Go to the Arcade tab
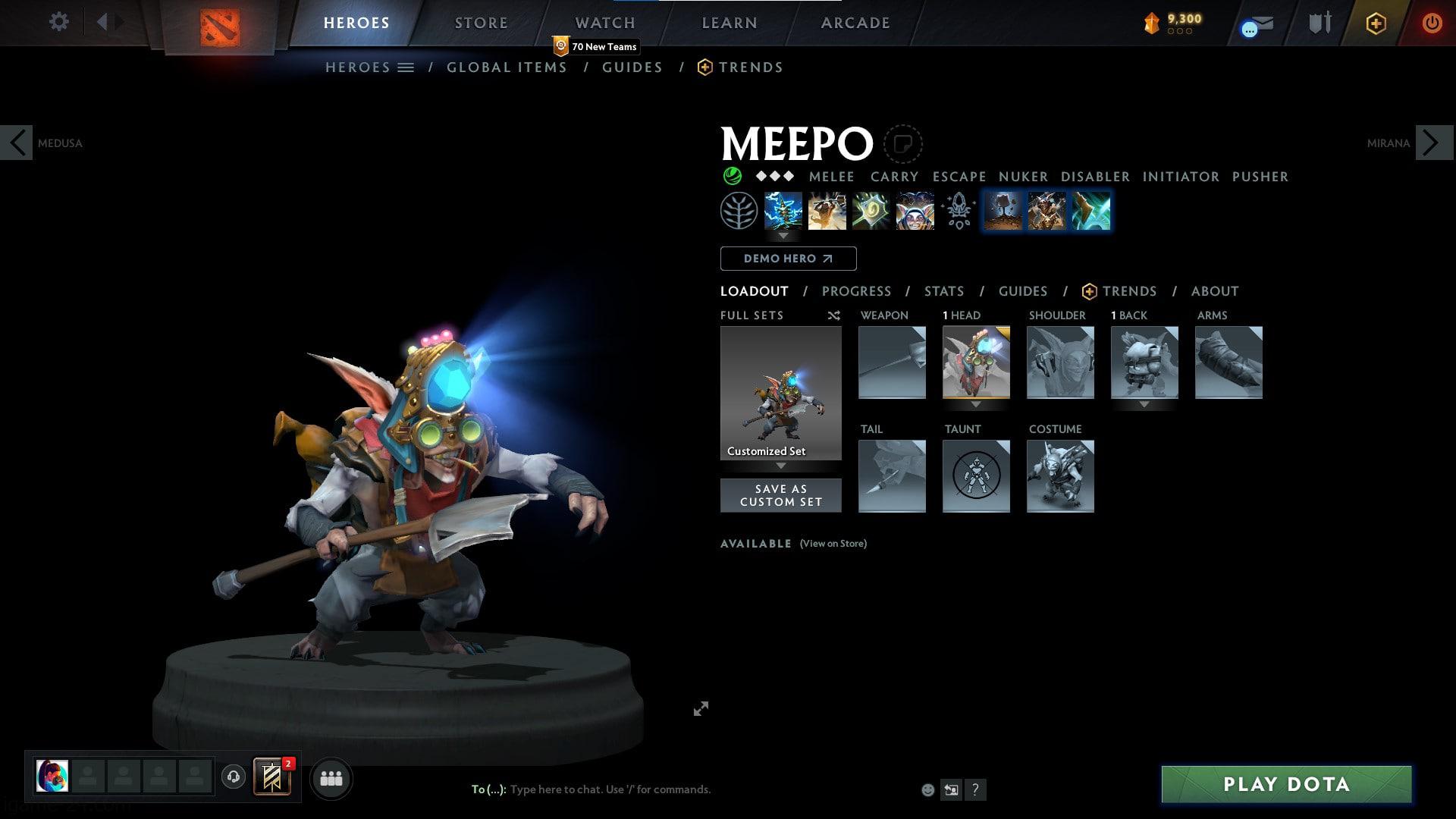The height and width of the screenshot is (819, 1456). pyautogui.click(x=855, y=23)
